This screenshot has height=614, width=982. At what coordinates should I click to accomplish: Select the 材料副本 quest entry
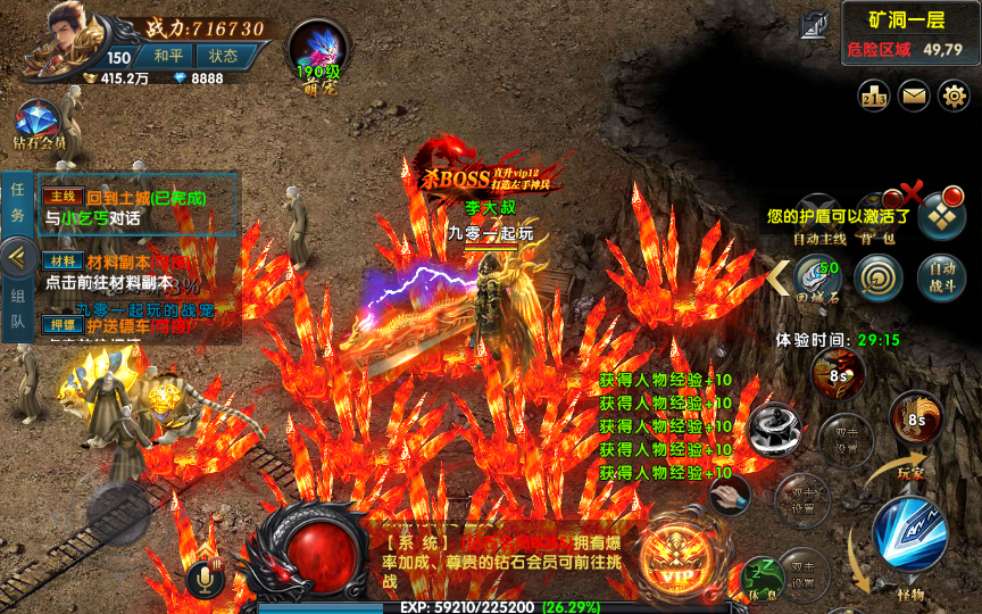(x=138, y=270)
